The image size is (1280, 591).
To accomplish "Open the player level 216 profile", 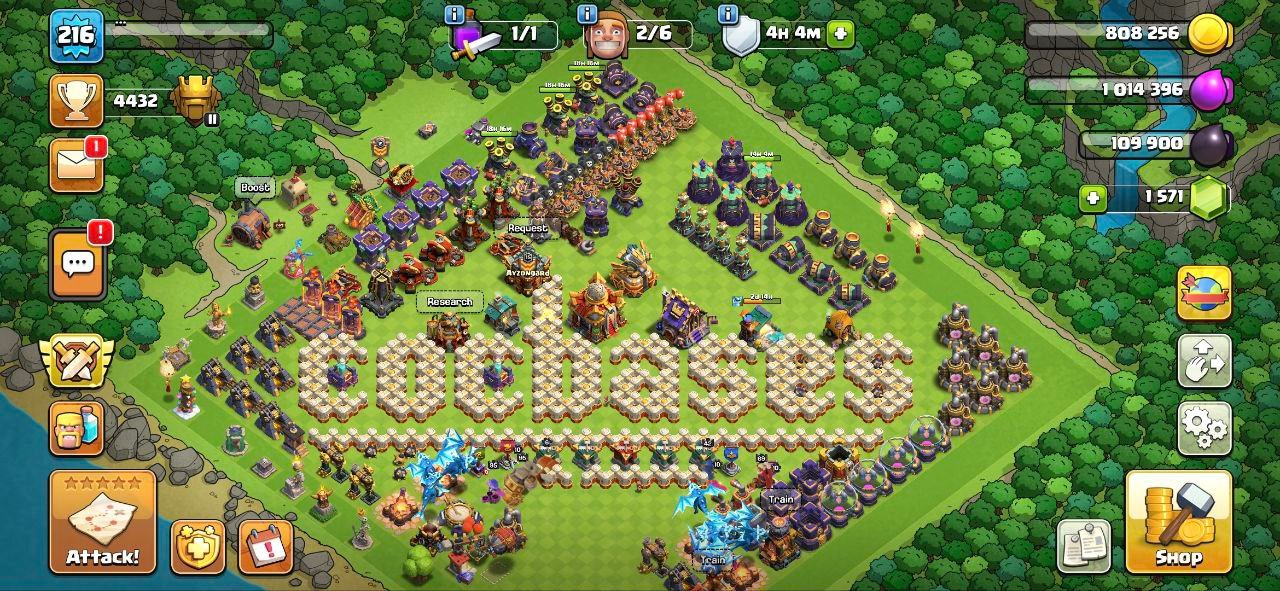I will point(75,36).
